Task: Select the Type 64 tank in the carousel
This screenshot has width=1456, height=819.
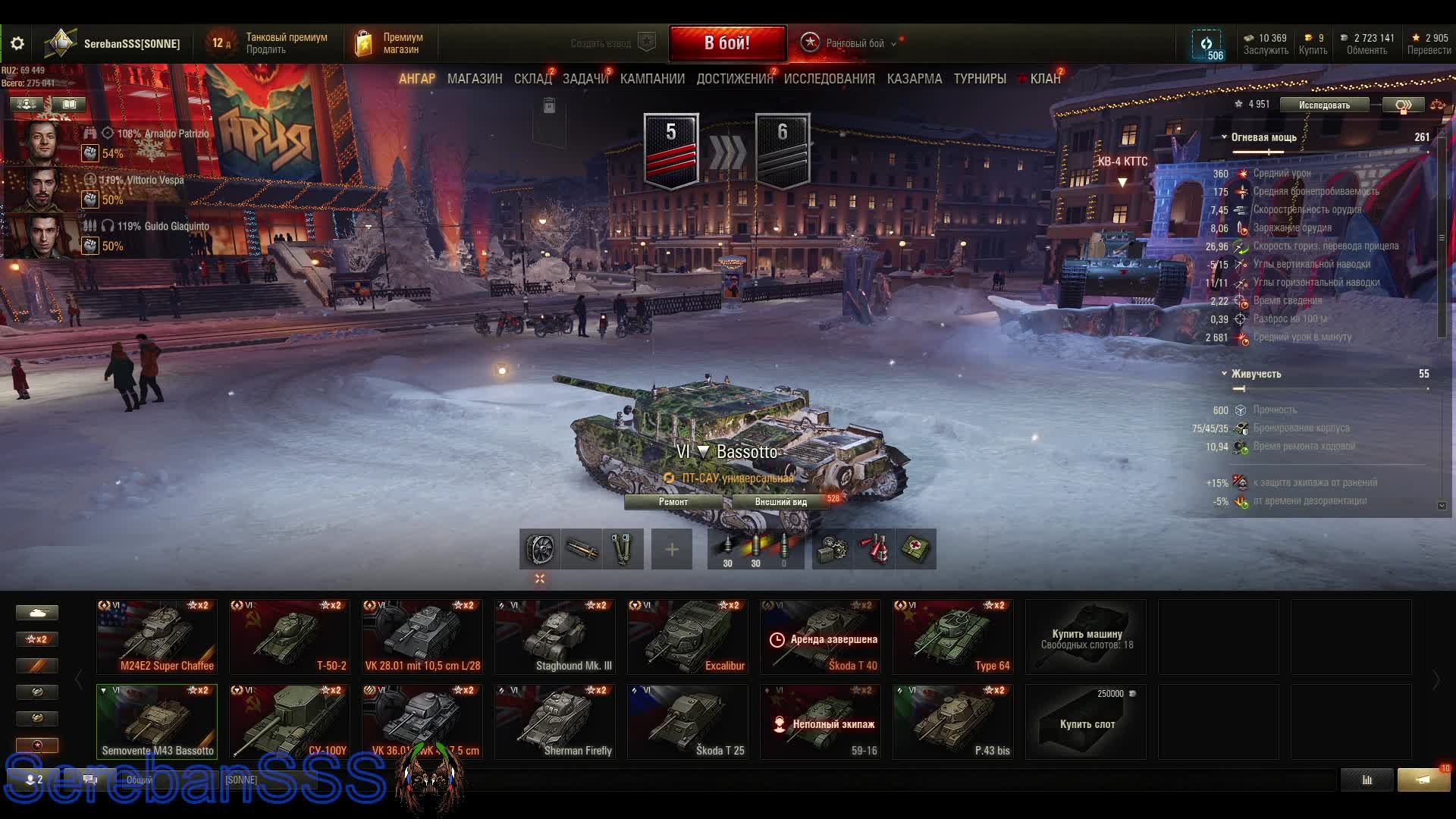Action: pyautogui.click(x=952, y=637)
